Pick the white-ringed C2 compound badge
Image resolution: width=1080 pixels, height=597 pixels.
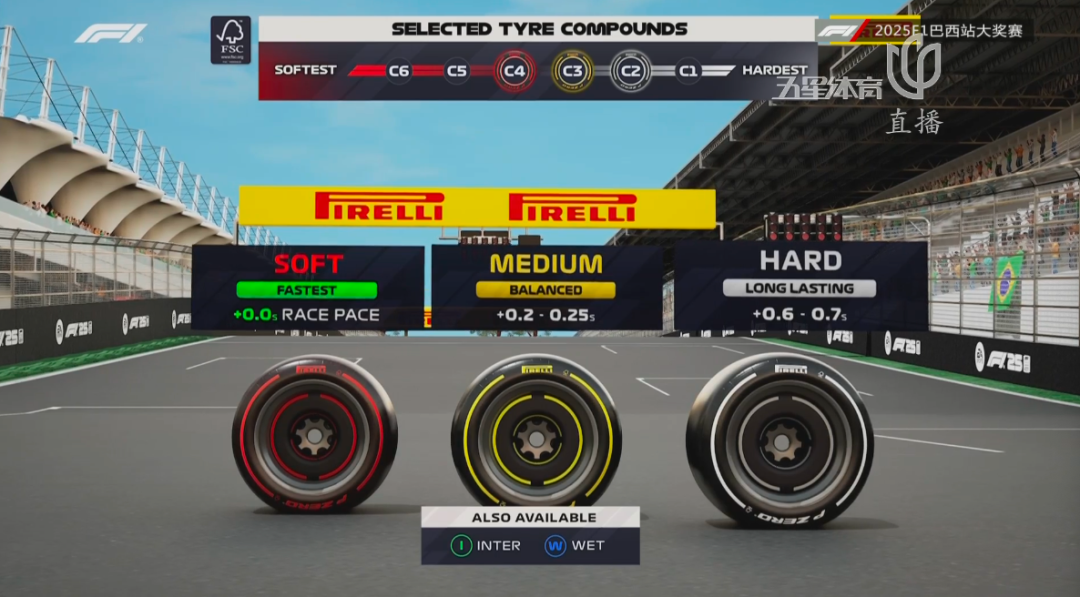tap(630, 71)
